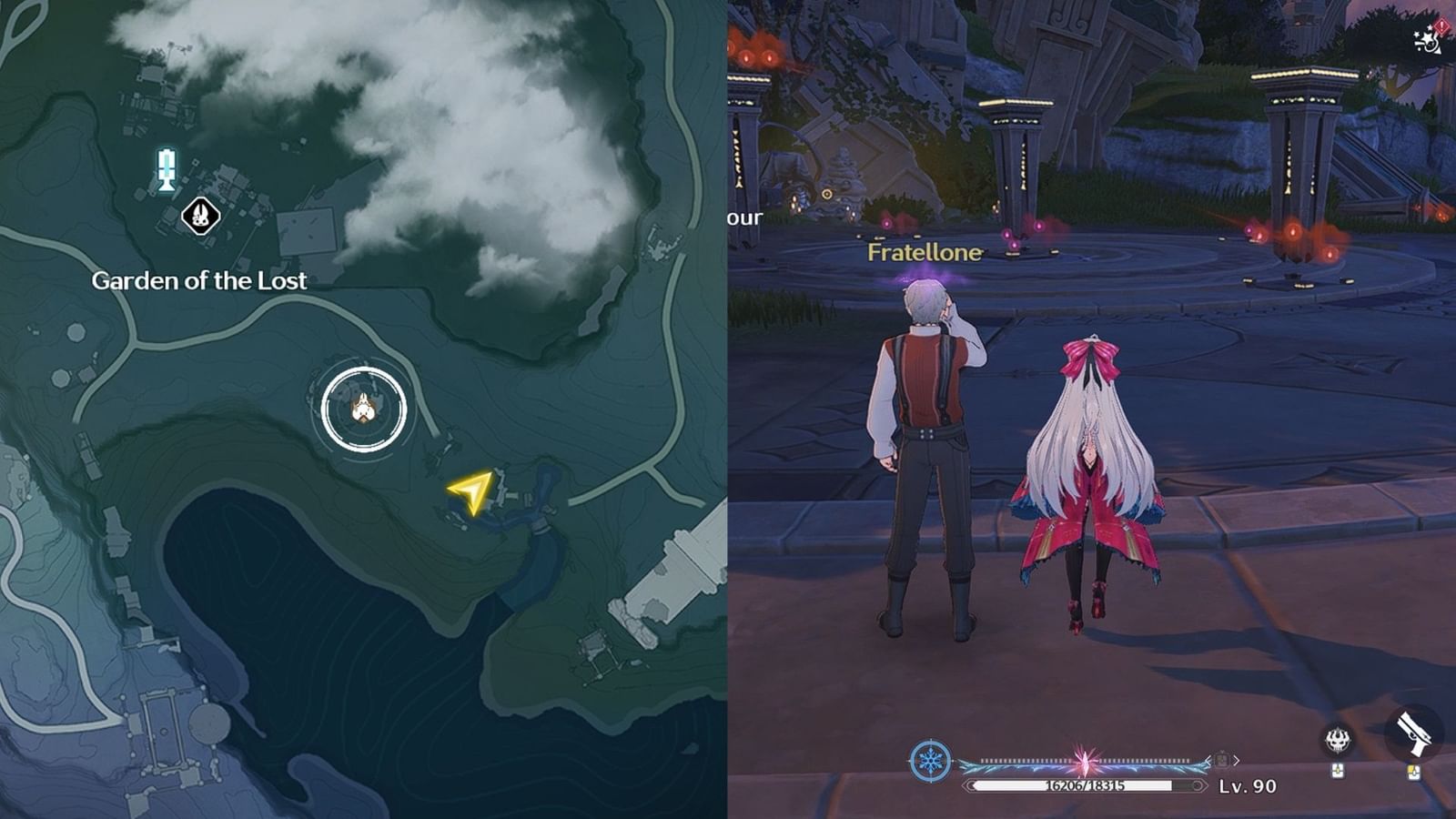
Task: Toggle the card indicator beneath the skull icon
Action: [1337, 772]
